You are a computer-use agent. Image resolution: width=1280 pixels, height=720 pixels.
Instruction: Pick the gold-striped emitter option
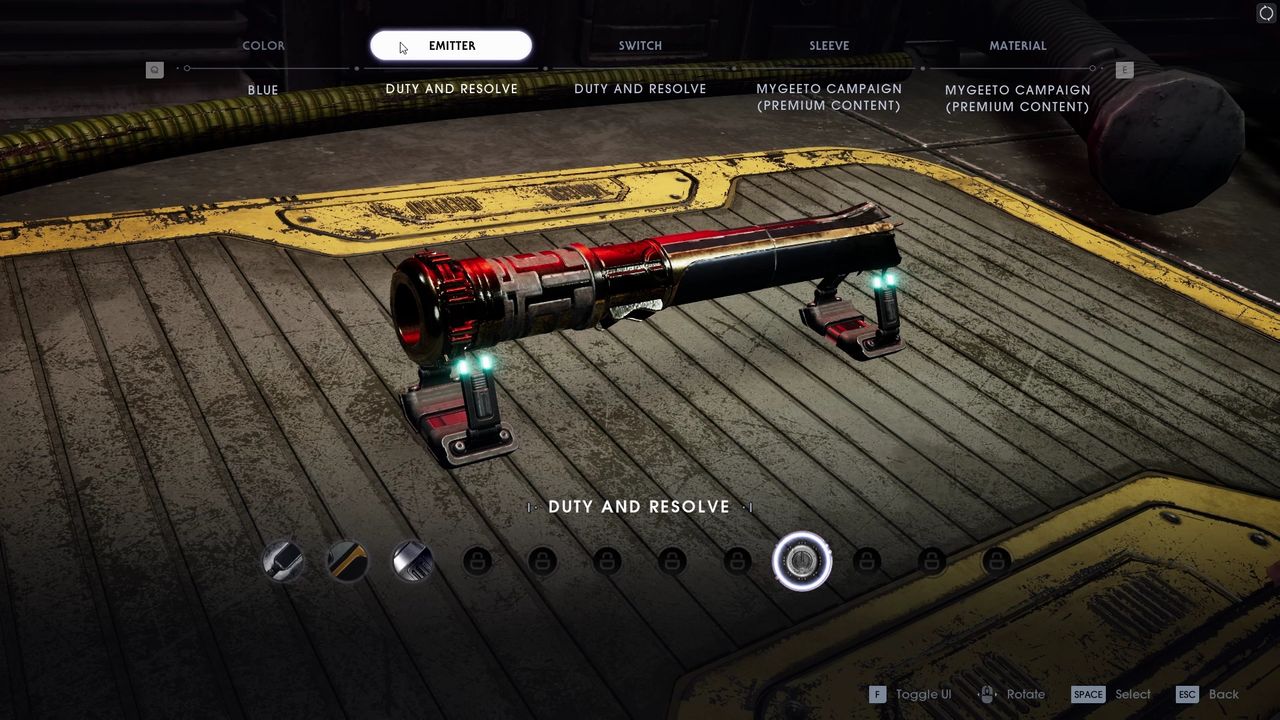pos(348,561)
